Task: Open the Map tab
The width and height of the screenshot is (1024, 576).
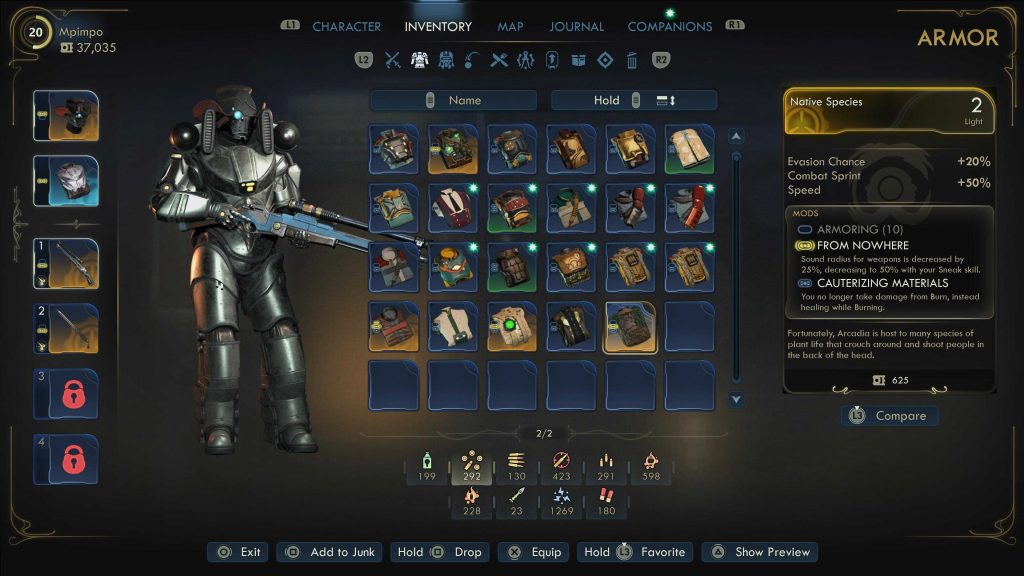Action: point(510,27)
